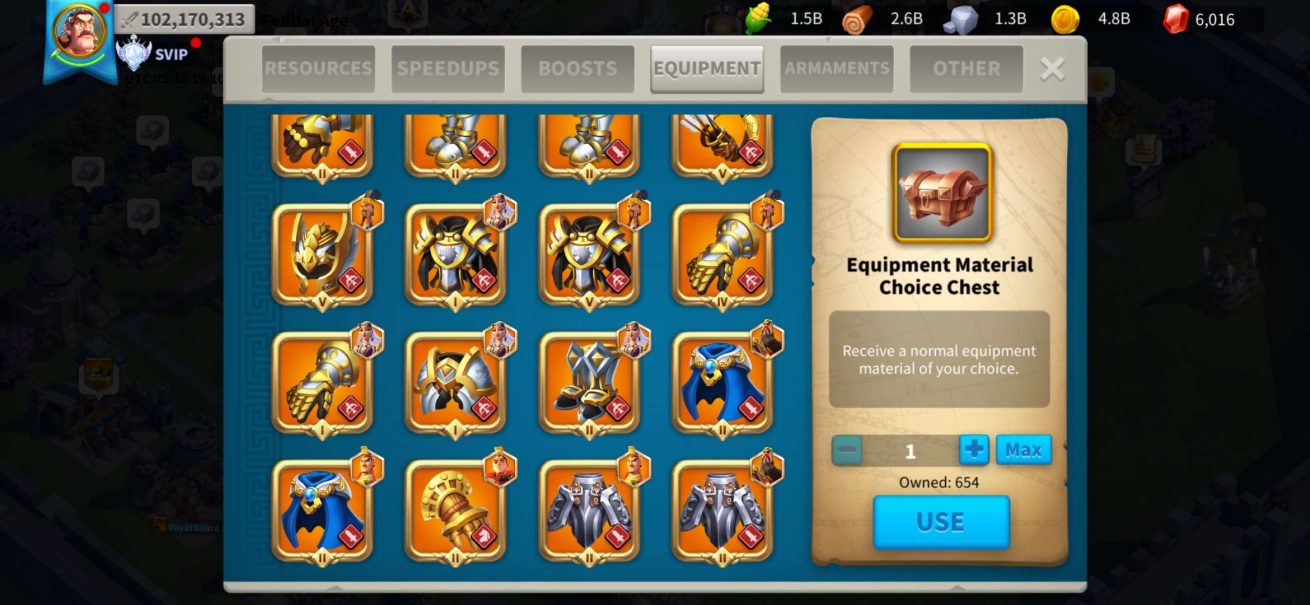Tap the SVIP badge
This screenshot has width=1310, height=605.
tap(154, 54)
